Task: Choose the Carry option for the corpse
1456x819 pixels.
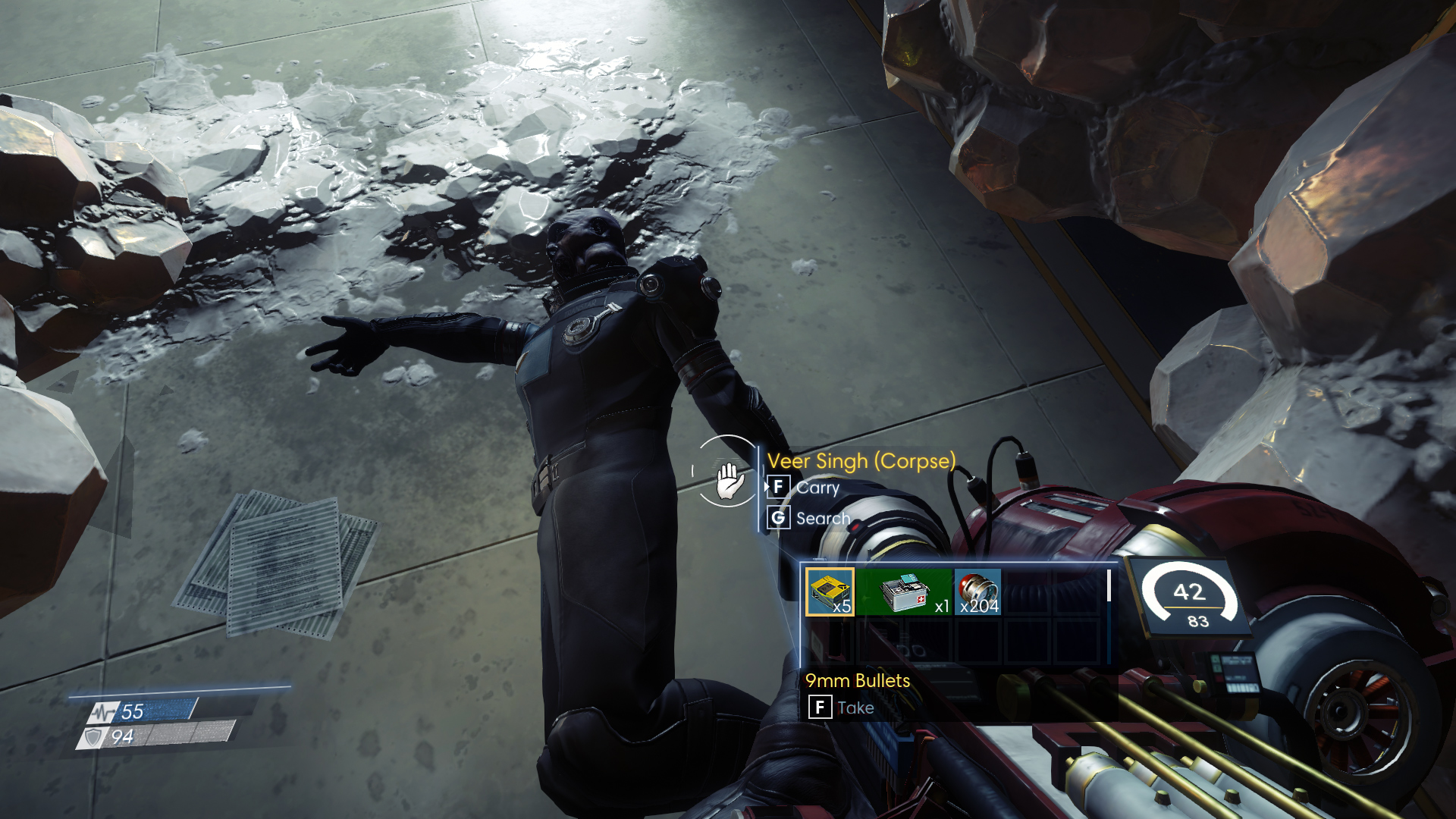Action: click(817, 487)
